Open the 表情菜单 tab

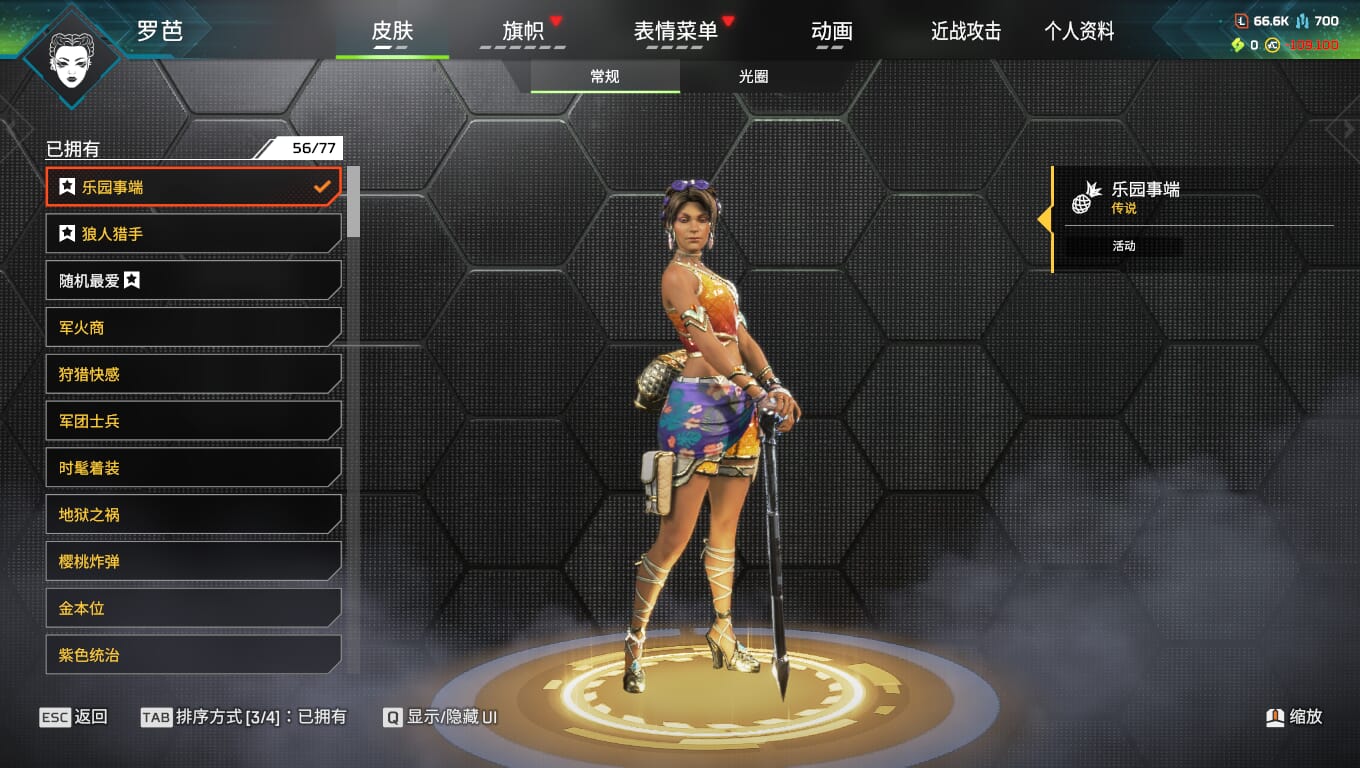coord(676,31)
